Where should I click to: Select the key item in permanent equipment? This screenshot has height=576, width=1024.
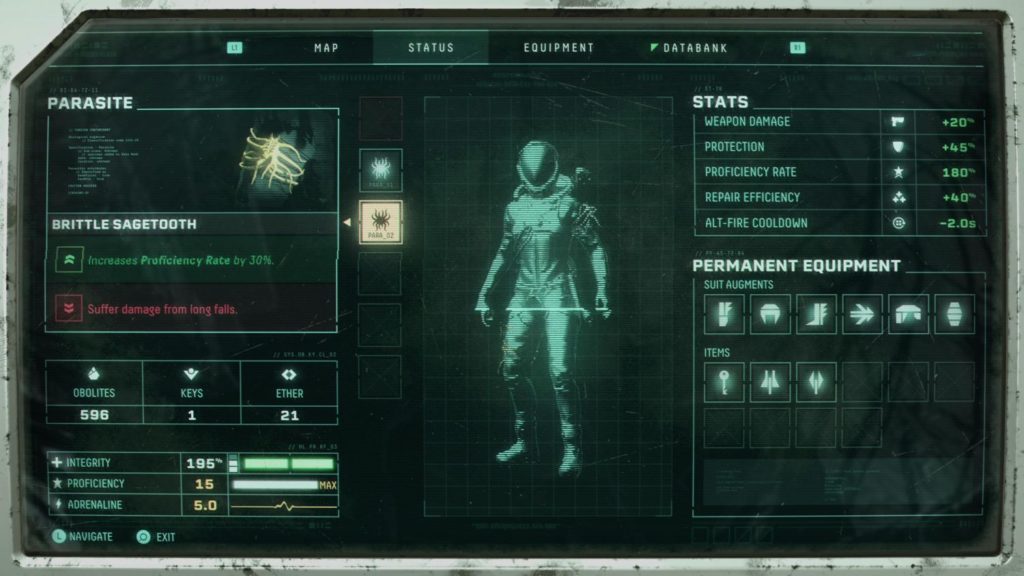click(x=723, y=381)
